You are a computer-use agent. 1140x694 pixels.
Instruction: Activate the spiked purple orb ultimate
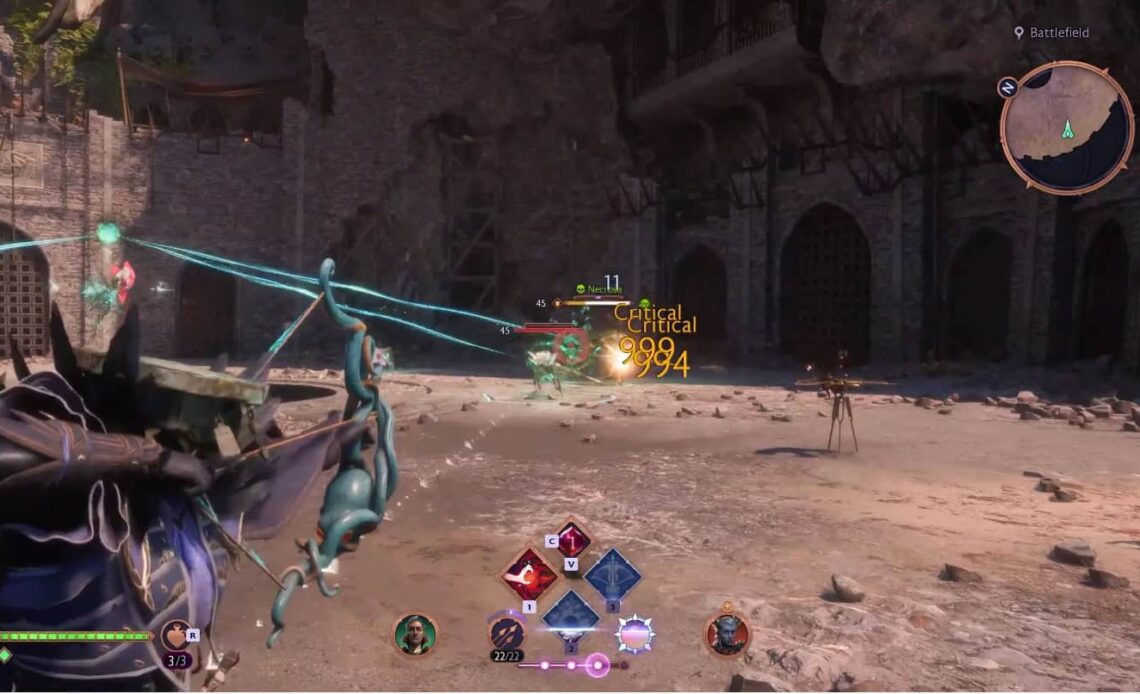click(635, 633)
